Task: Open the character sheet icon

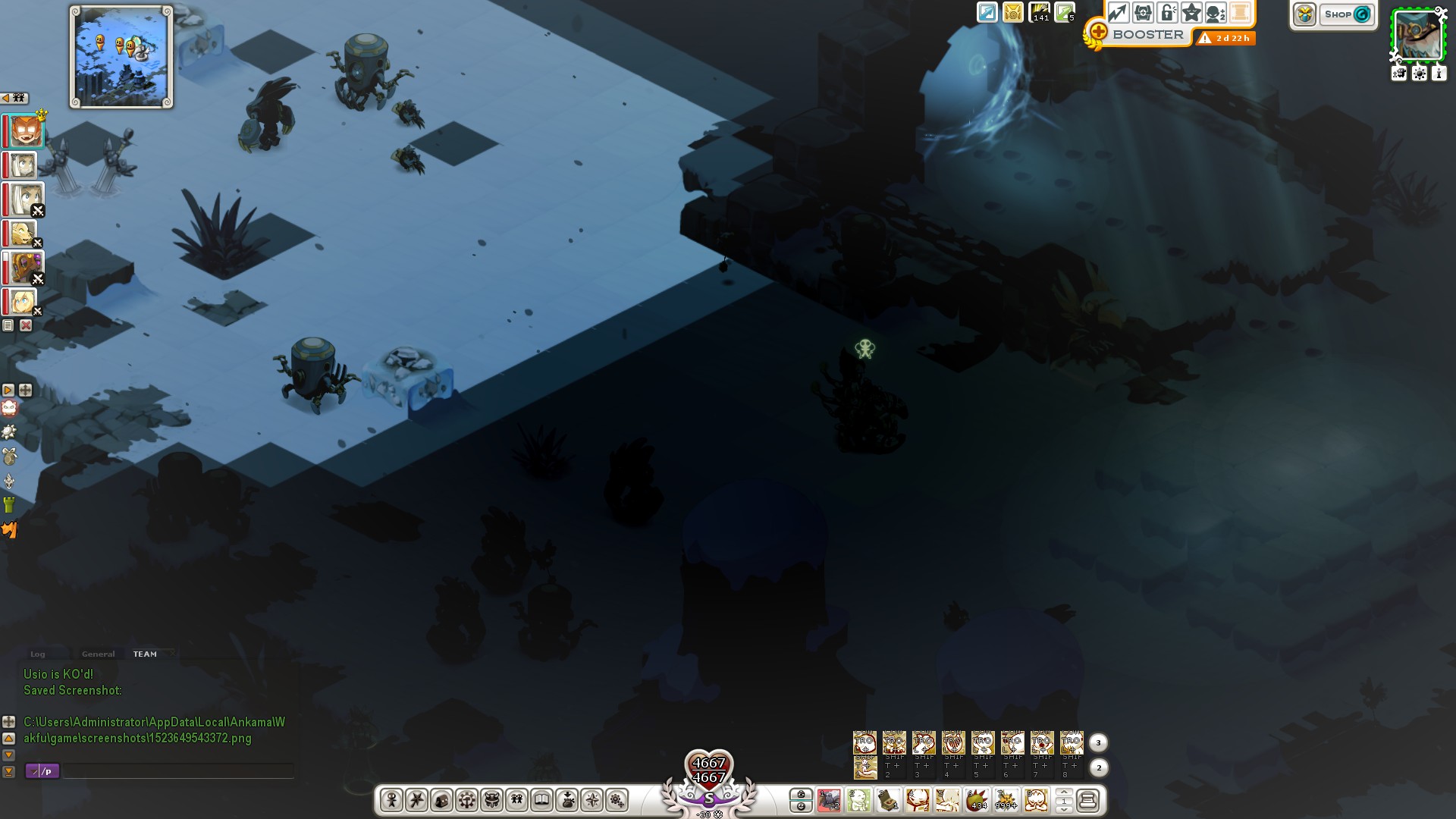Action: pos(391,800)
